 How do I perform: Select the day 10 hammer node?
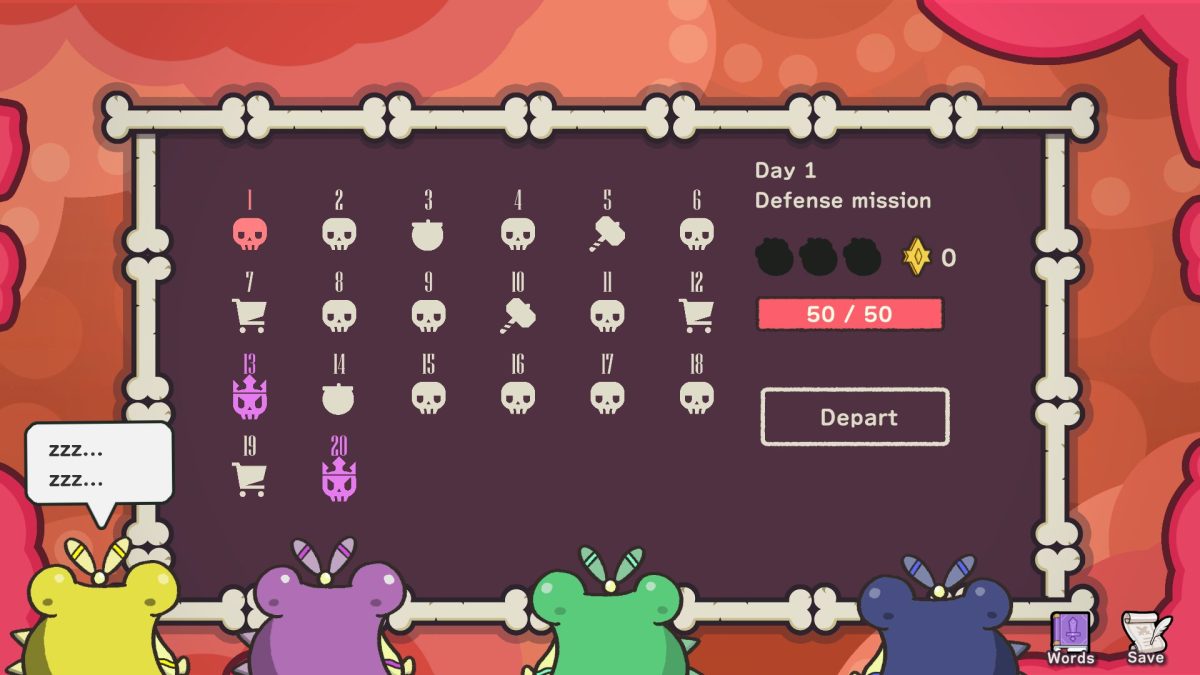[517, 316]
